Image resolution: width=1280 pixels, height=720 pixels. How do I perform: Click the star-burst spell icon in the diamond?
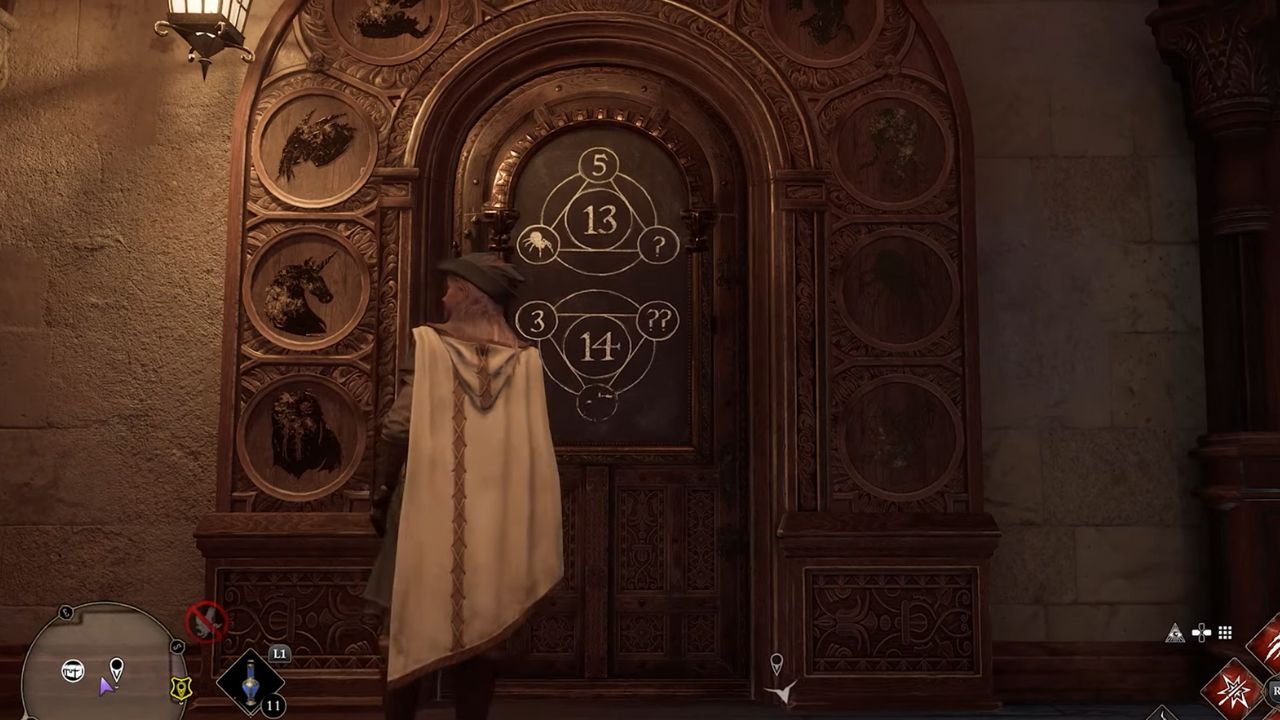point(1234,689)
